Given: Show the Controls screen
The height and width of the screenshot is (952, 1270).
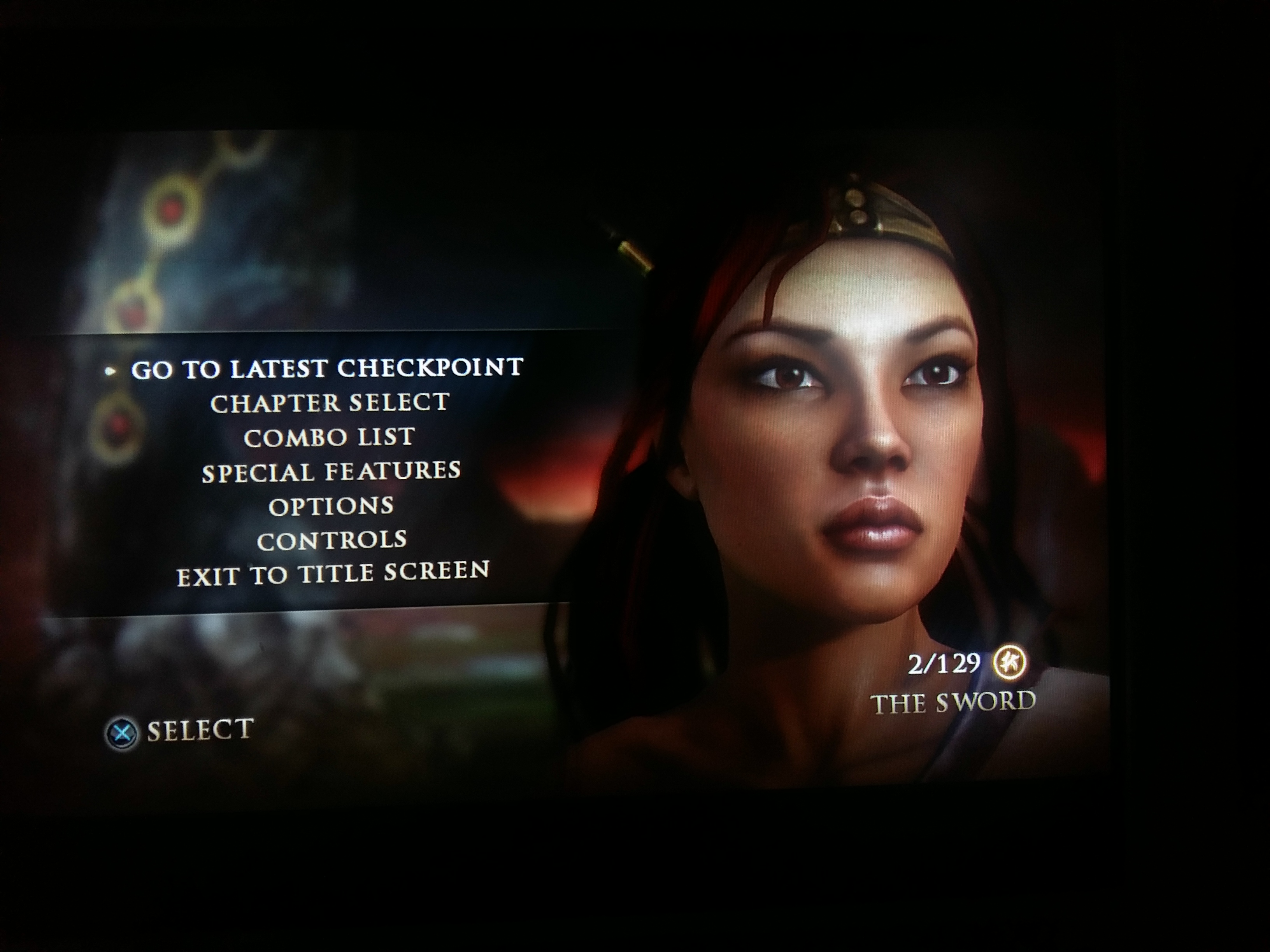Looking at the screenshot, I should [332, 541].
